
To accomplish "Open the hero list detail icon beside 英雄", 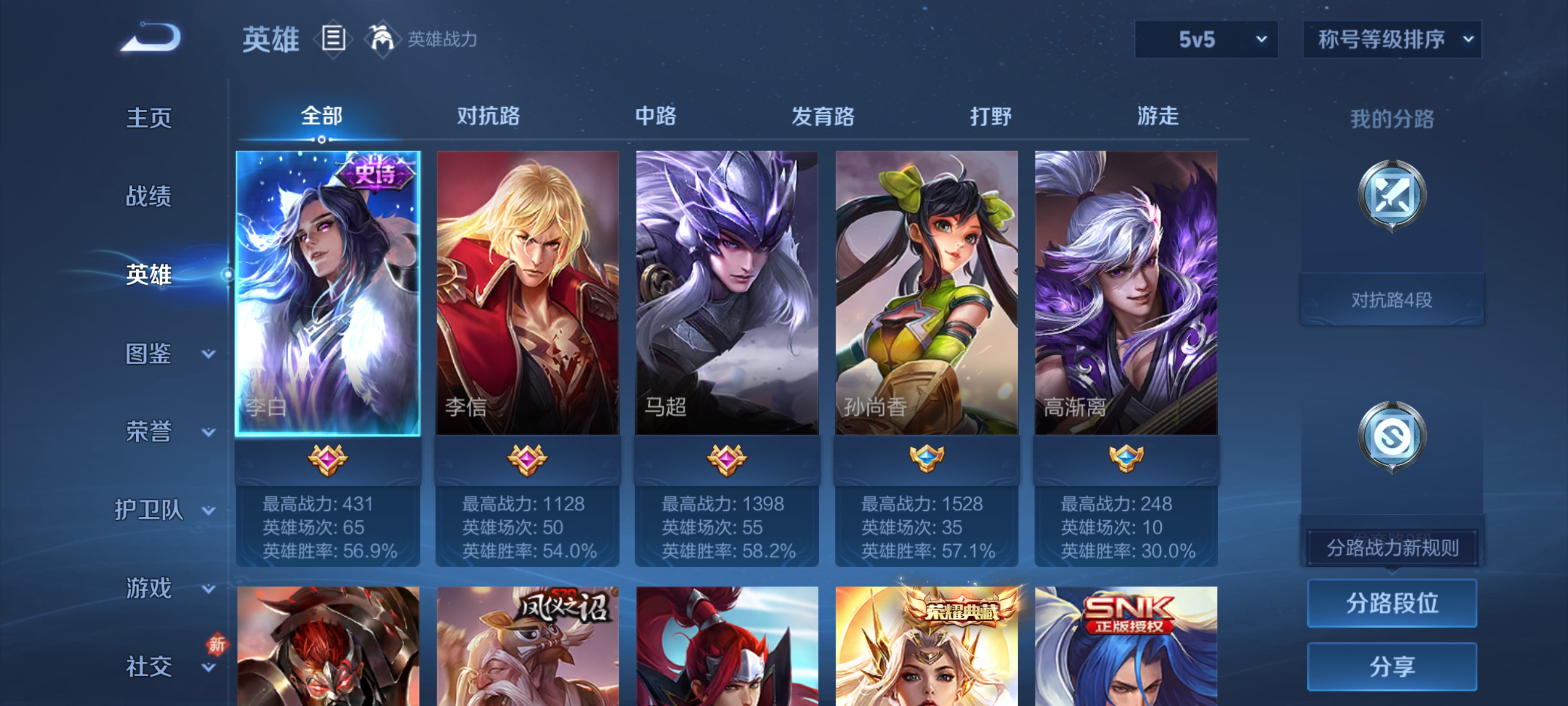I will click(332, 39).
